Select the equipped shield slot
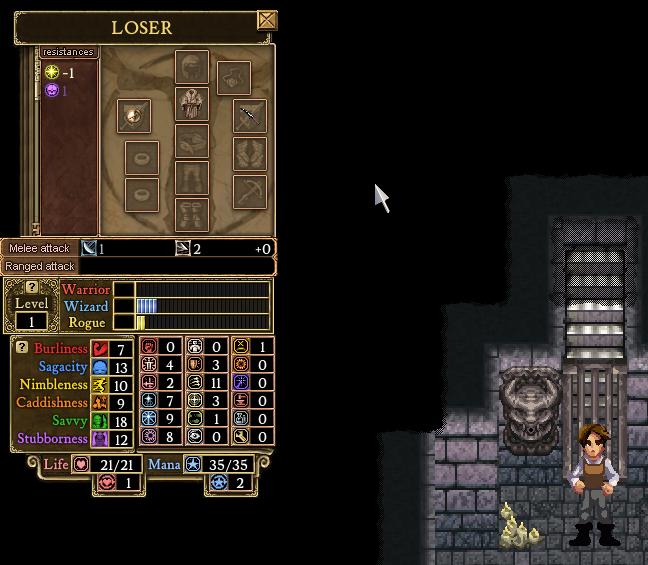 (x=134, y=116)
